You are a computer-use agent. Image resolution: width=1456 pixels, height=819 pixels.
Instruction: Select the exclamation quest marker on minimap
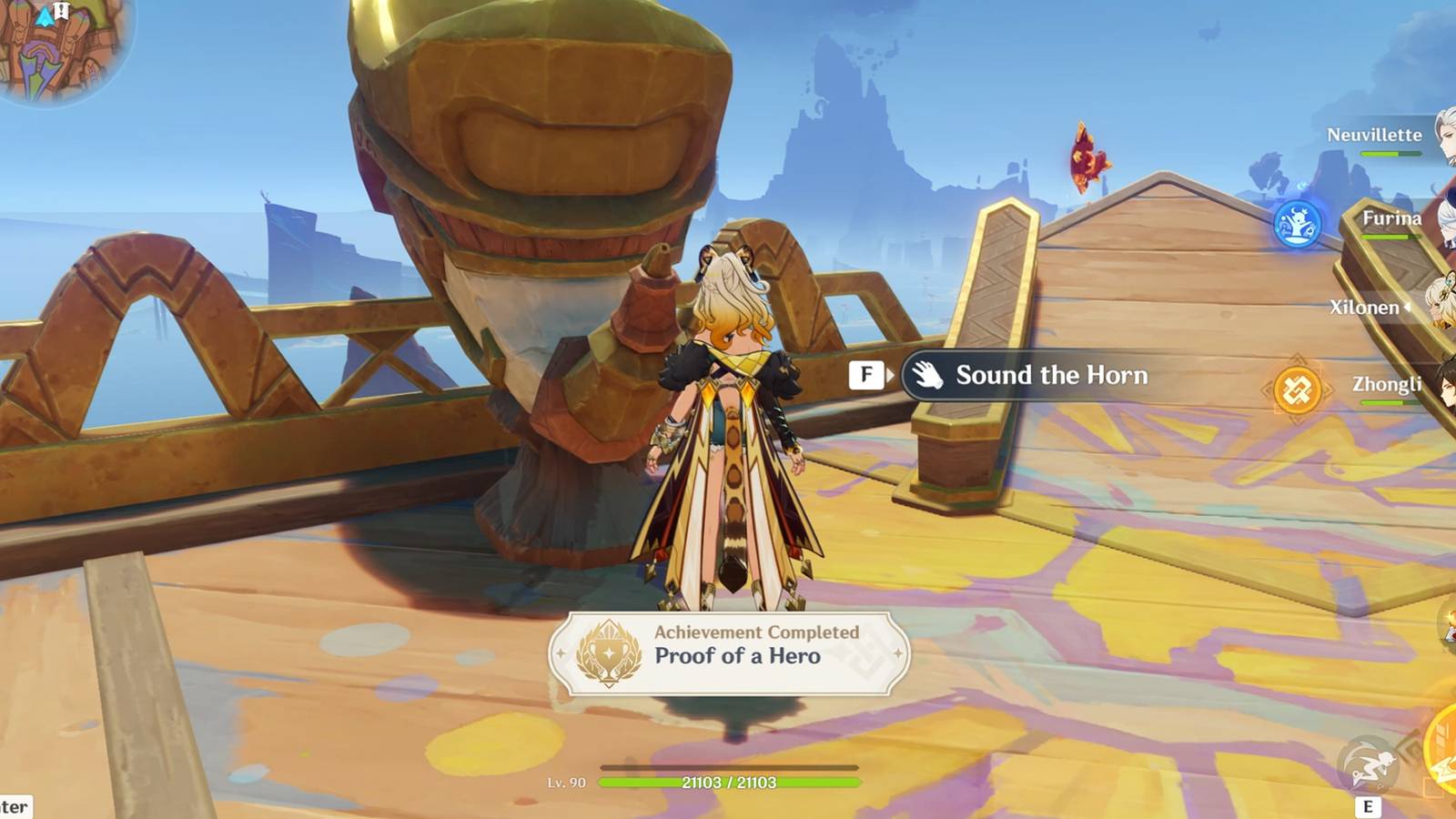point(60,12)
